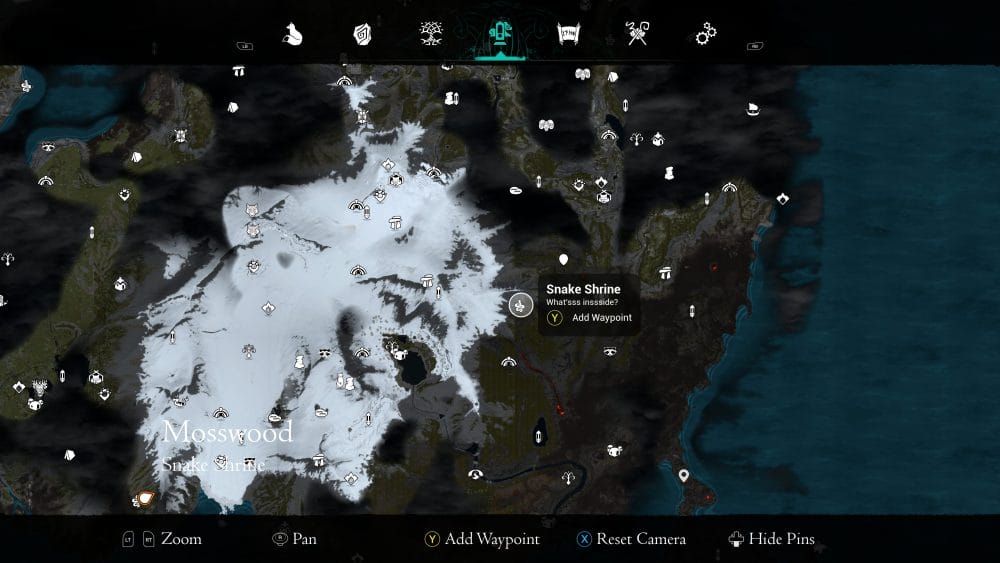Select the orange highlighted marker near Mosswood
1000x563 pixels.
click(x=146, y=496)
